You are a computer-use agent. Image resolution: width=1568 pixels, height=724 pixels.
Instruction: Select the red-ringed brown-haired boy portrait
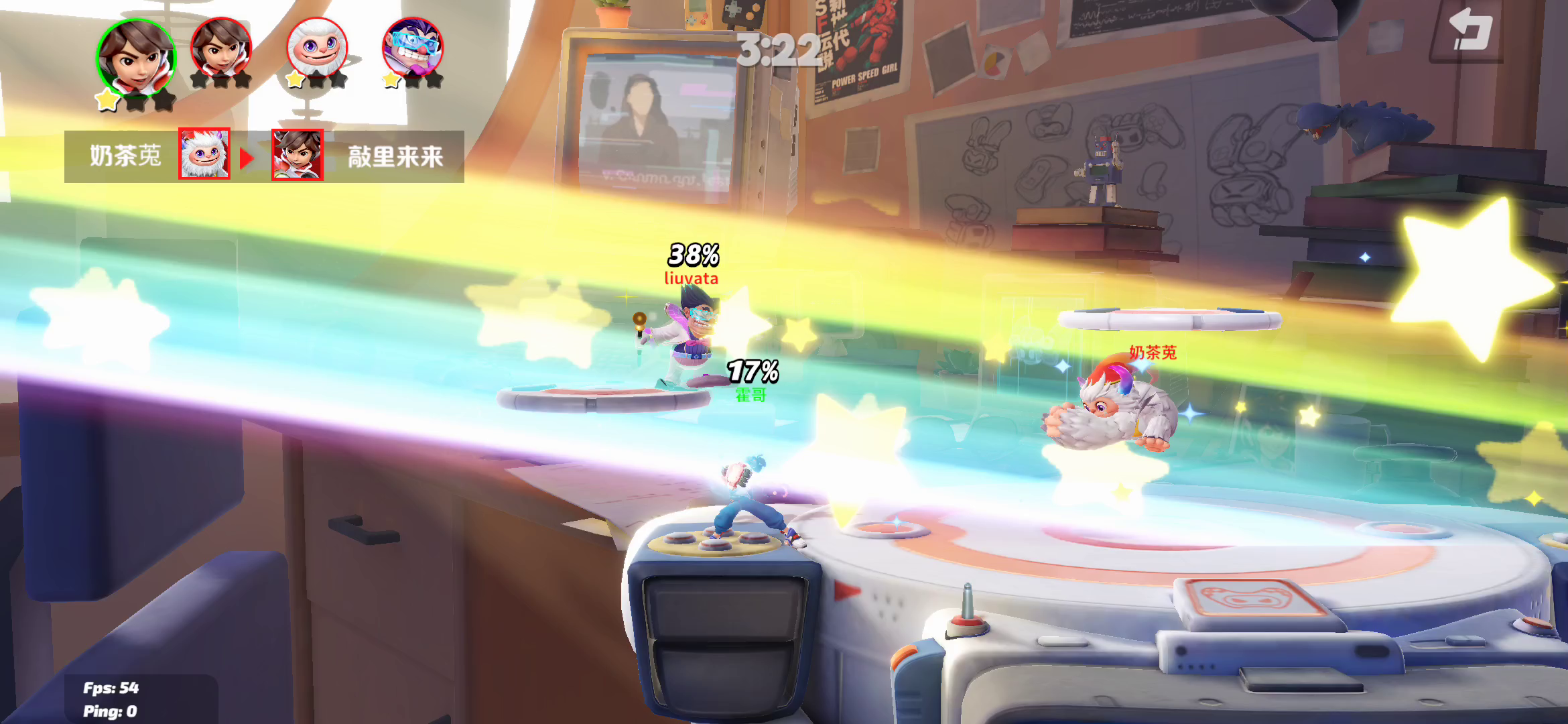221,48
